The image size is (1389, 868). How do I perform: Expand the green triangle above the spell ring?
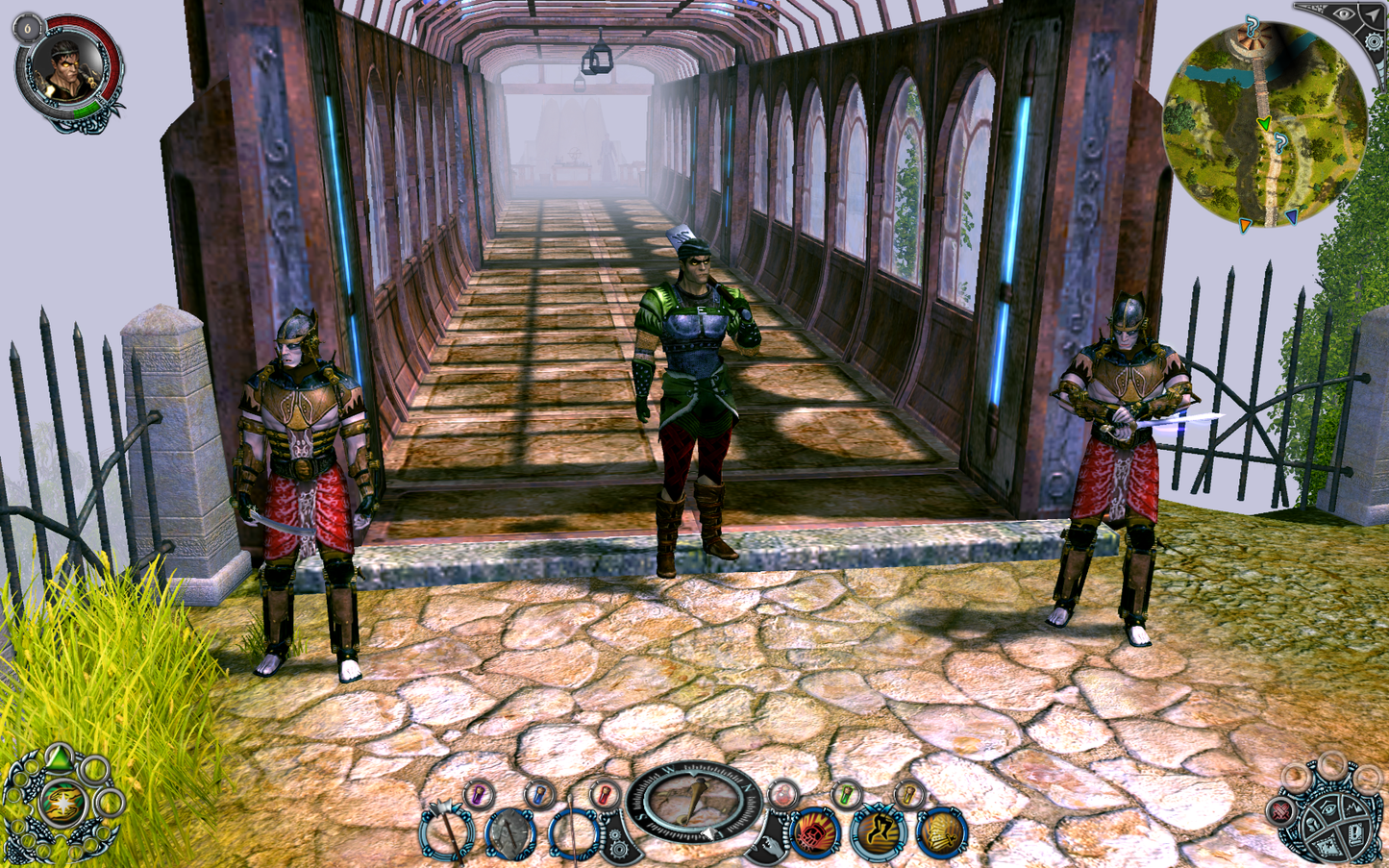click(59, 757)
